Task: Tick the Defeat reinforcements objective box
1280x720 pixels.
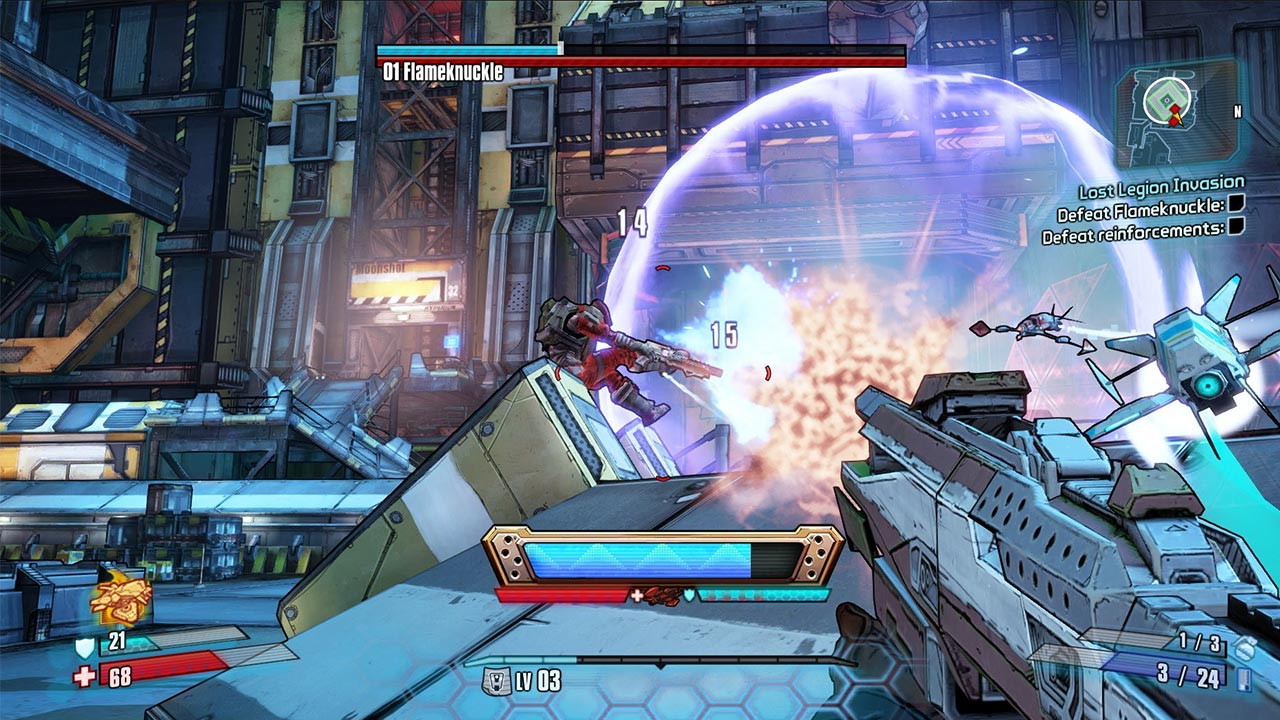Action: 1236,227
